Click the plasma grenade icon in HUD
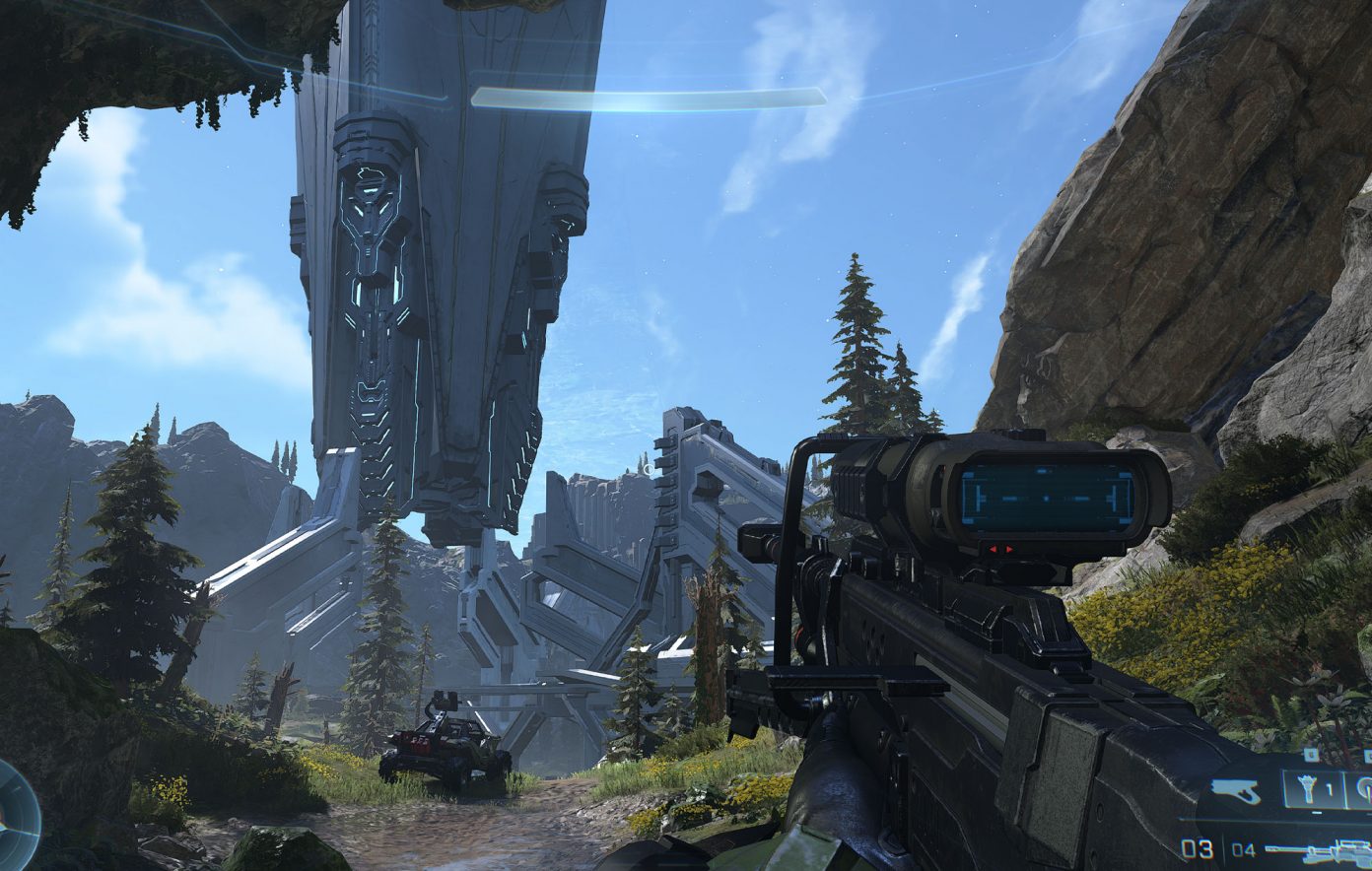This screenshot has width=1372, height=871. (1366, 786)
